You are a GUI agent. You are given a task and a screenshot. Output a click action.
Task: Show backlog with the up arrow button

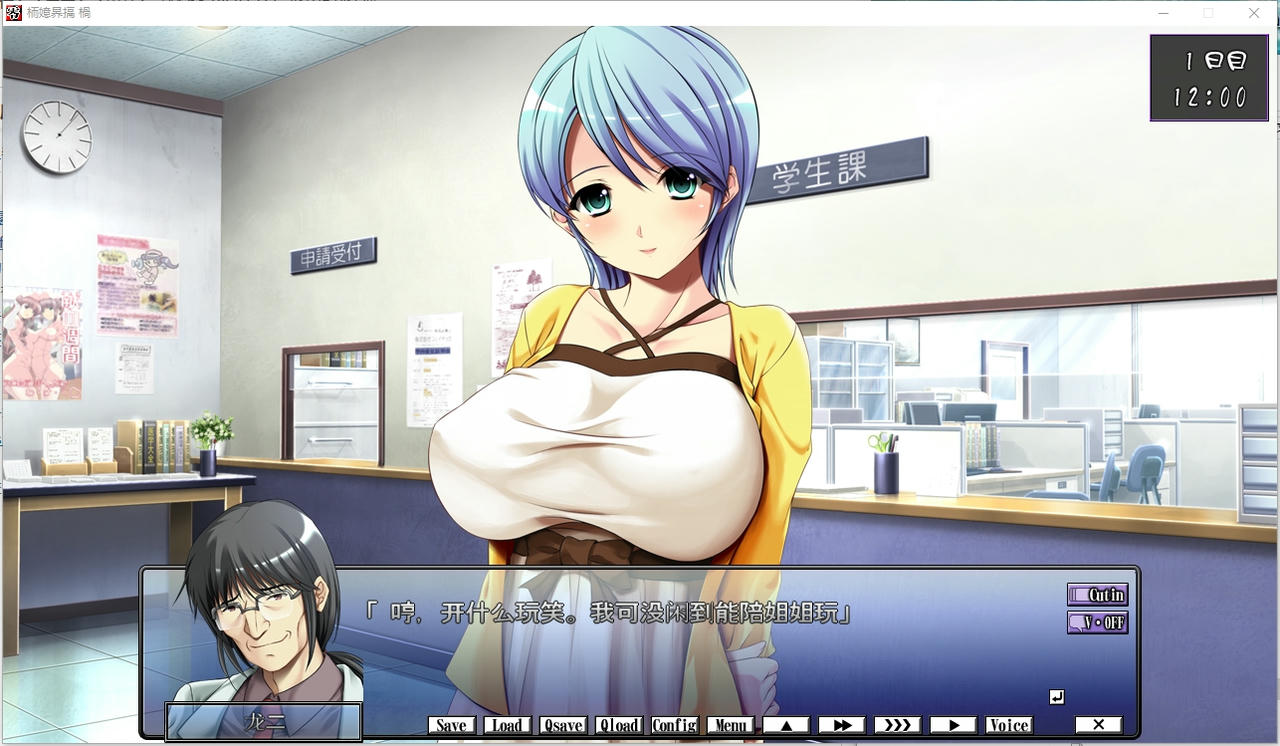click(786, 725)
